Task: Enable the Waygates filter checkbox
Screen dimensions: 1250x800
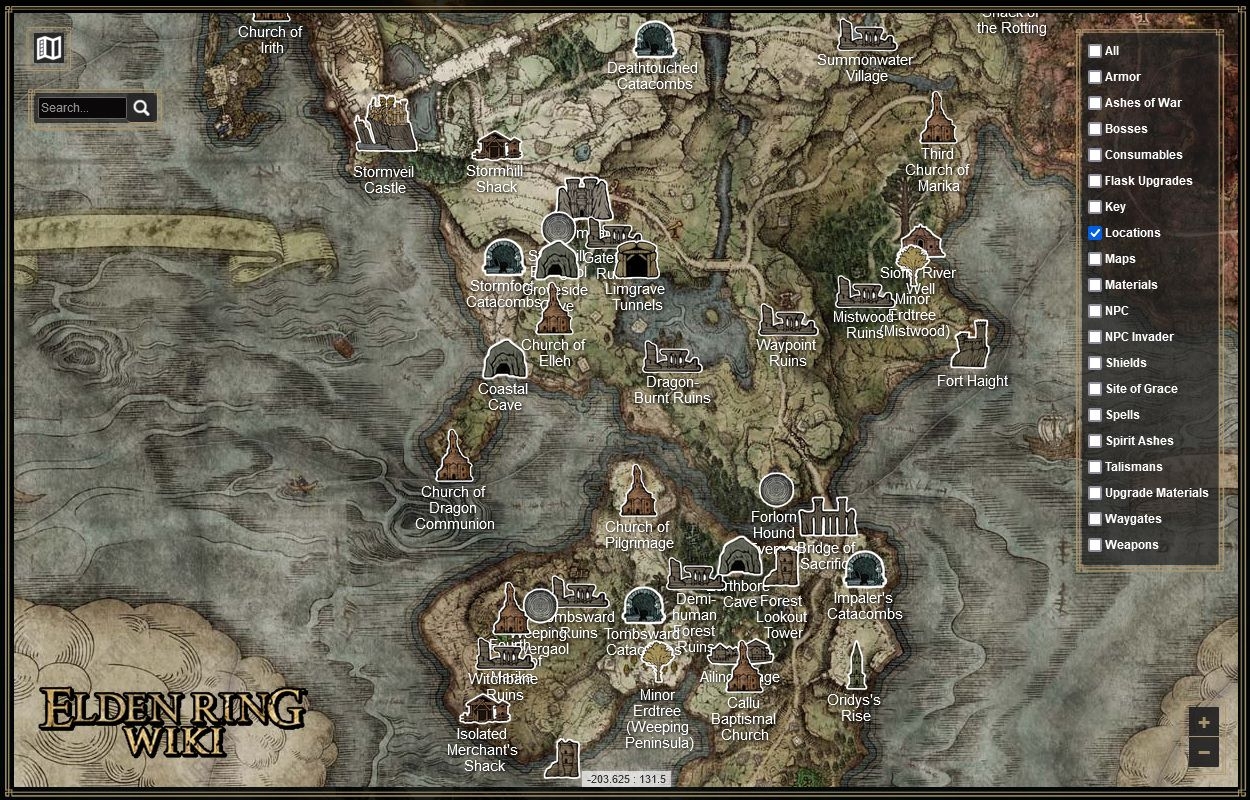Action: tap(1095, 519)
